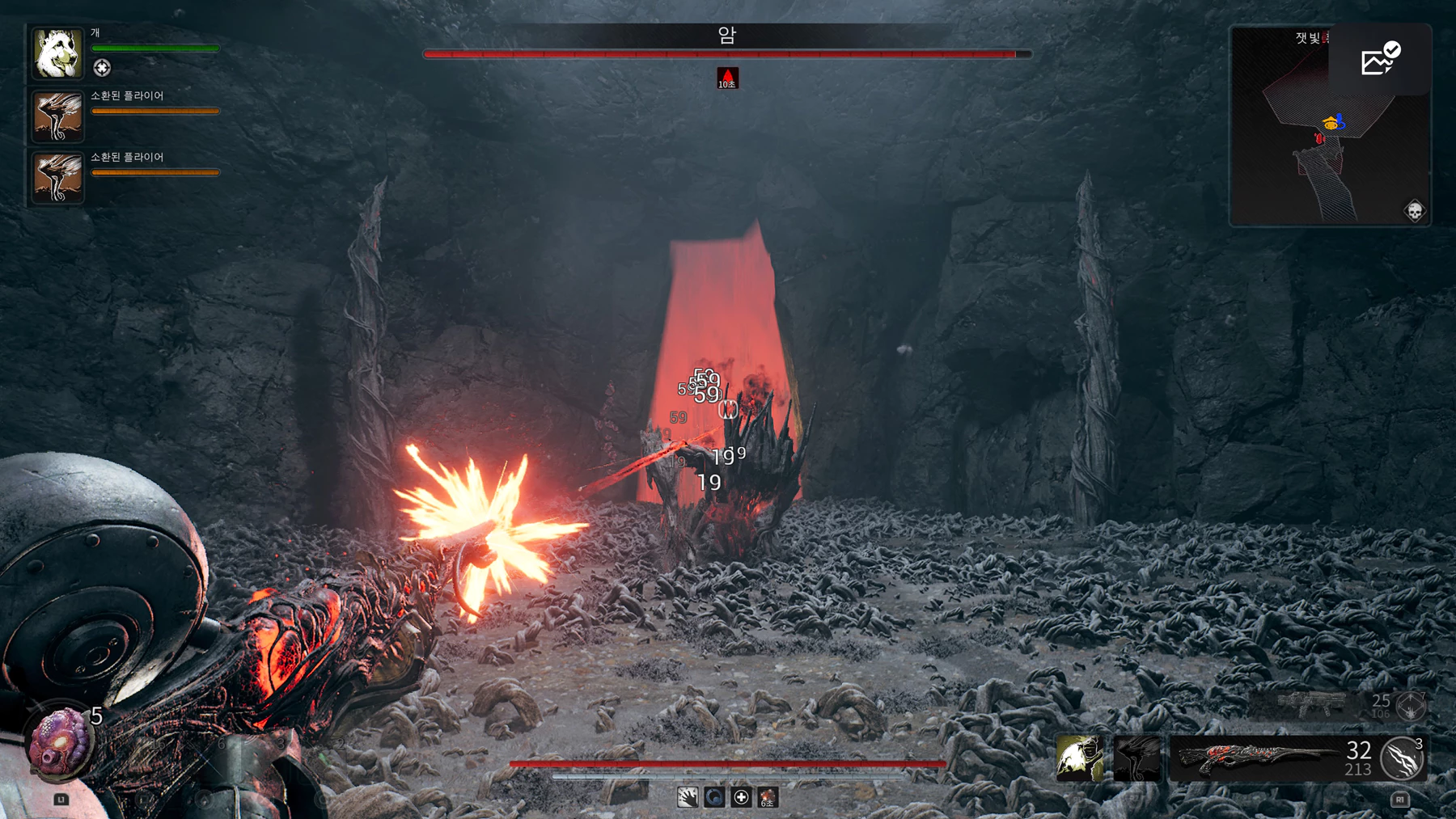The height and width of the screenshot is (819, 1456).
Task: Inspect the explosion buff with timer
Action: pyautogui.click(x=768, y=798)
